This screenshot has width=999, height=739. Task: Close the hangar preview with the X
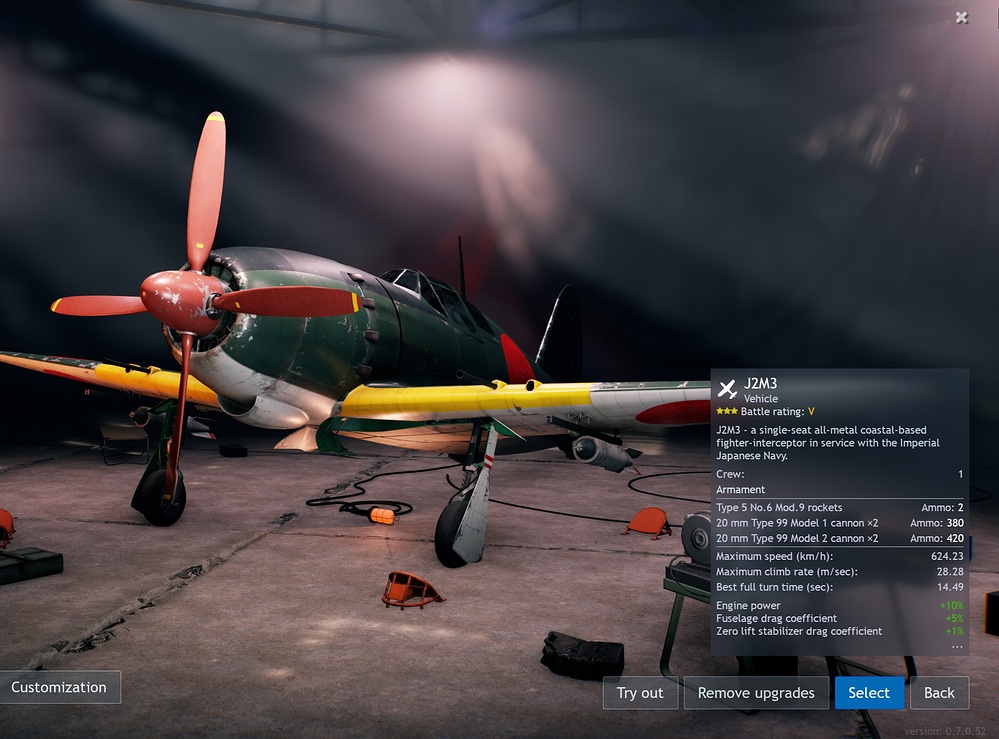[961, 17]
